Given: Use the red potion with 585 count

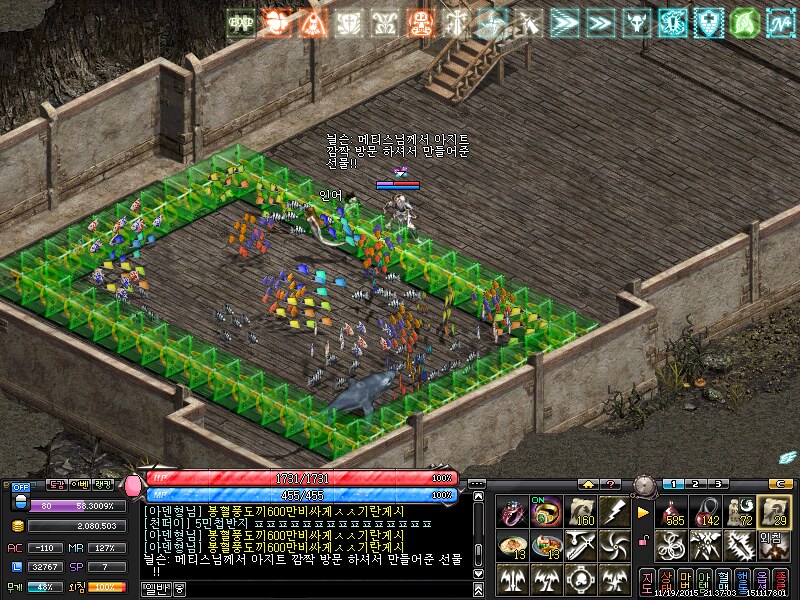Looking at the screenshot, I should (672, 512).
